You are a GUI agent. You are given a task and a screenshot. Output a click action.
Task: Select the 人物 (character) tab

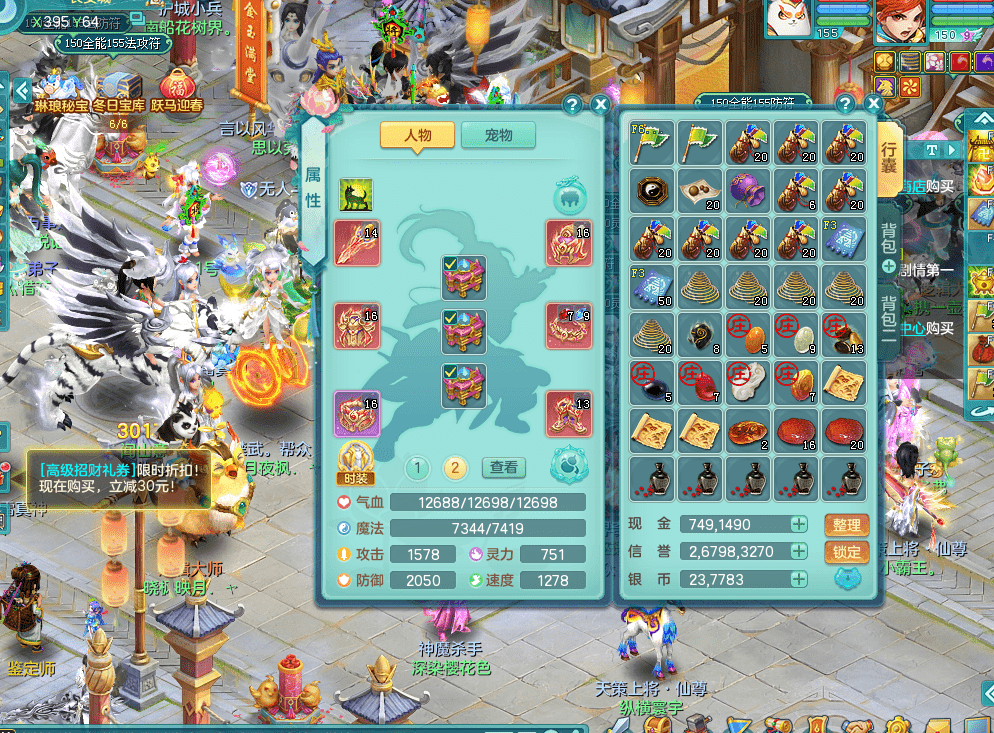coord(417,135)
